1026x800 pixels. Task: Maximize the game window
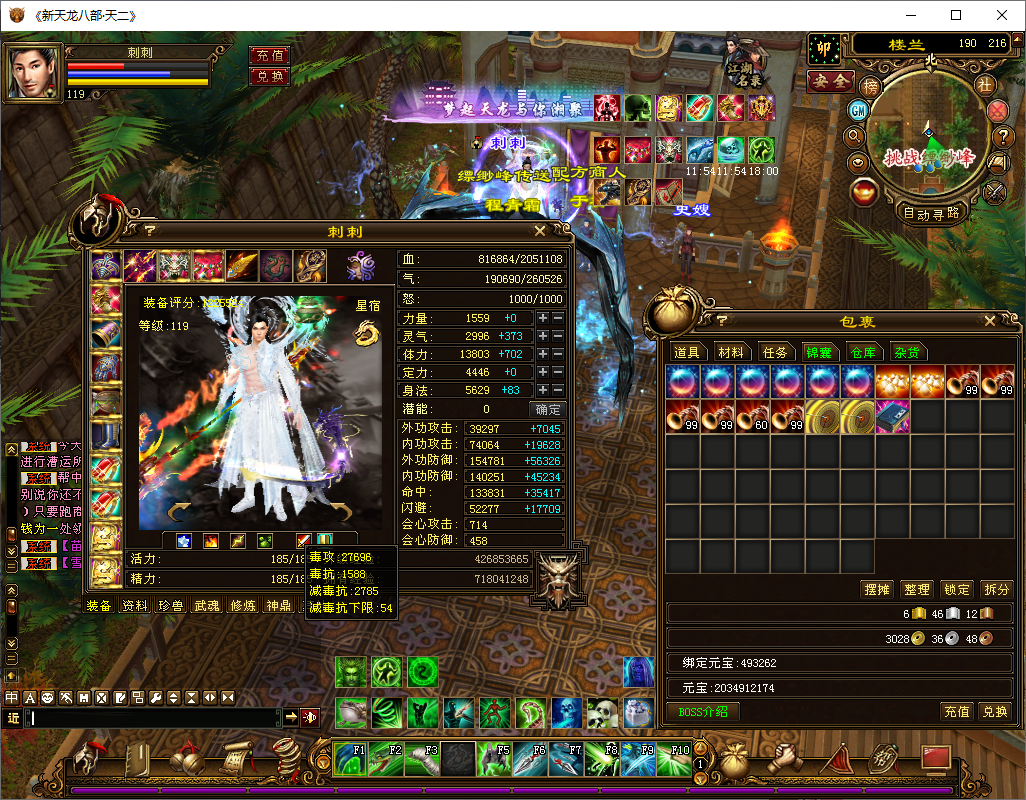956,15
